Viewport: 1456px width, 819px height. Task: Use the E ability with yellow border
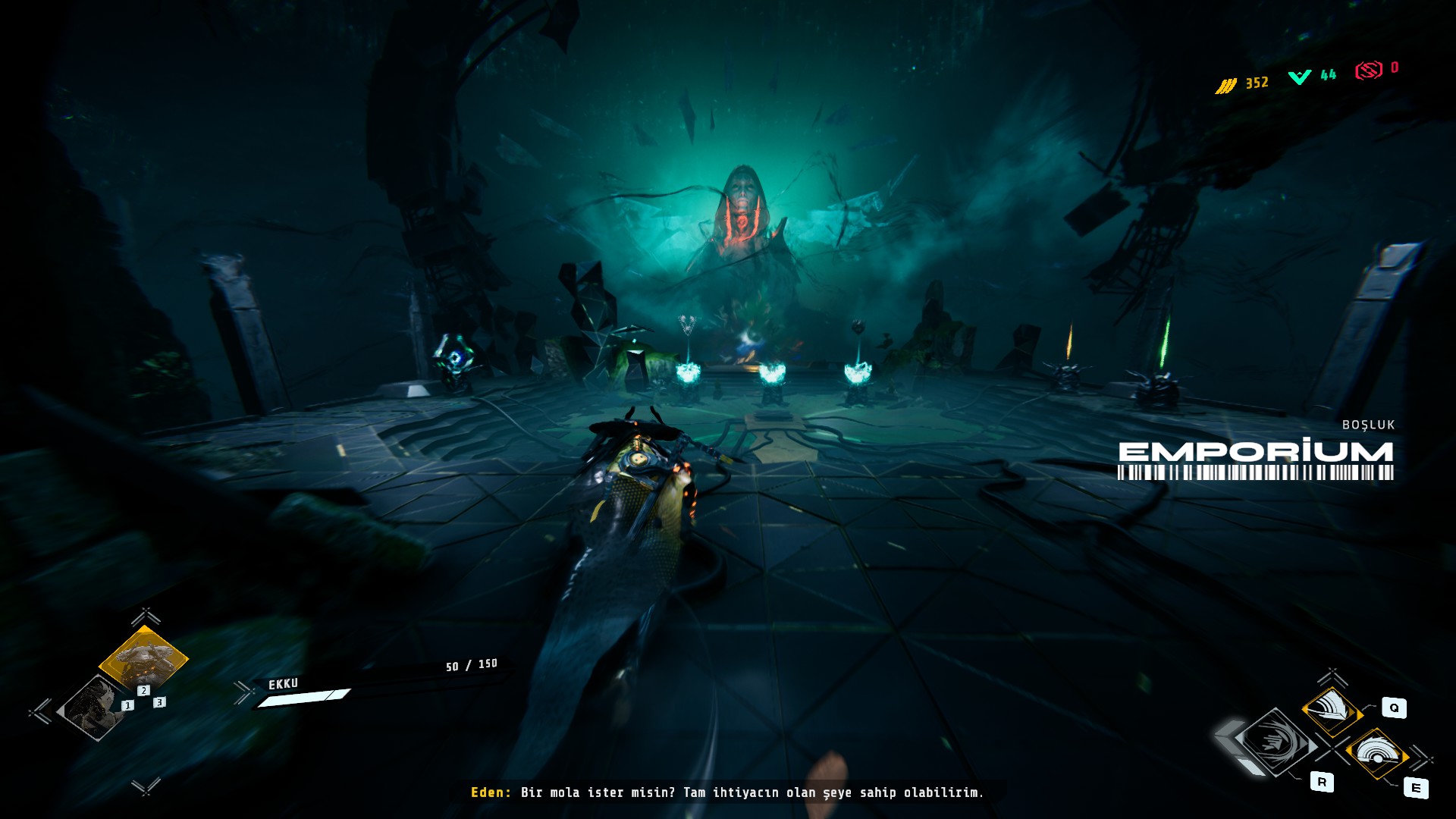point(1376,753)
